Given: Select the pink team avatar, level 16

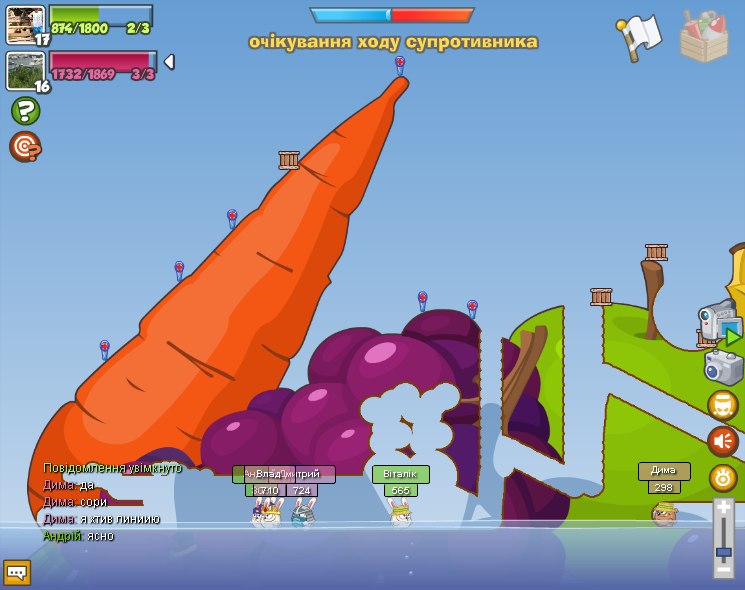Looking at the screenshot, I should [25, 70].
